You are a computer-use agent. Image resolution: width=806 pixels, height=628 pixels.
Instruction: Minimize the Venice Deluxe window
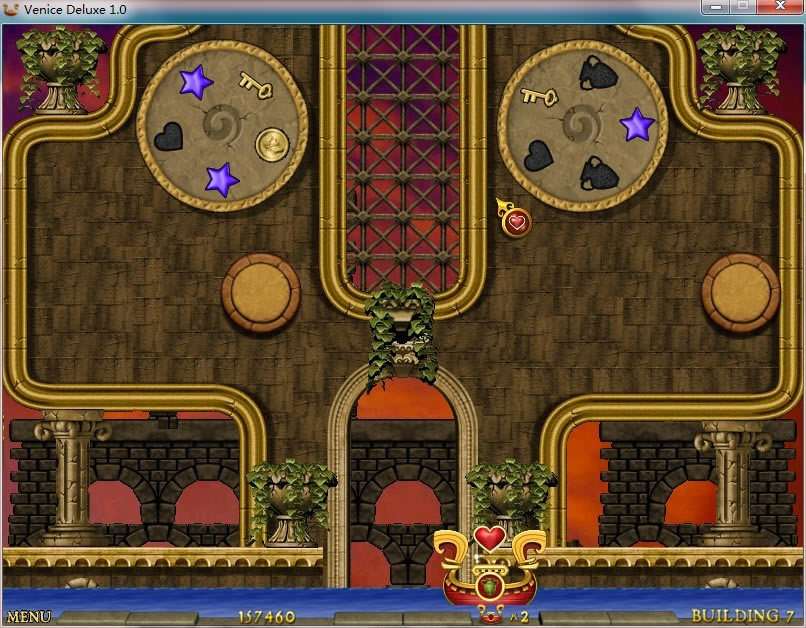(715, 8)
